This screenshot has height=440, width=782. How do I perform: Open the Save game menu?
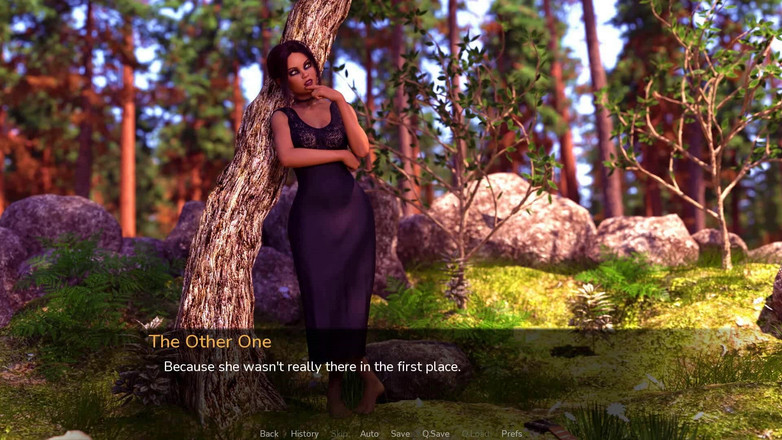(x=400, y=434)
